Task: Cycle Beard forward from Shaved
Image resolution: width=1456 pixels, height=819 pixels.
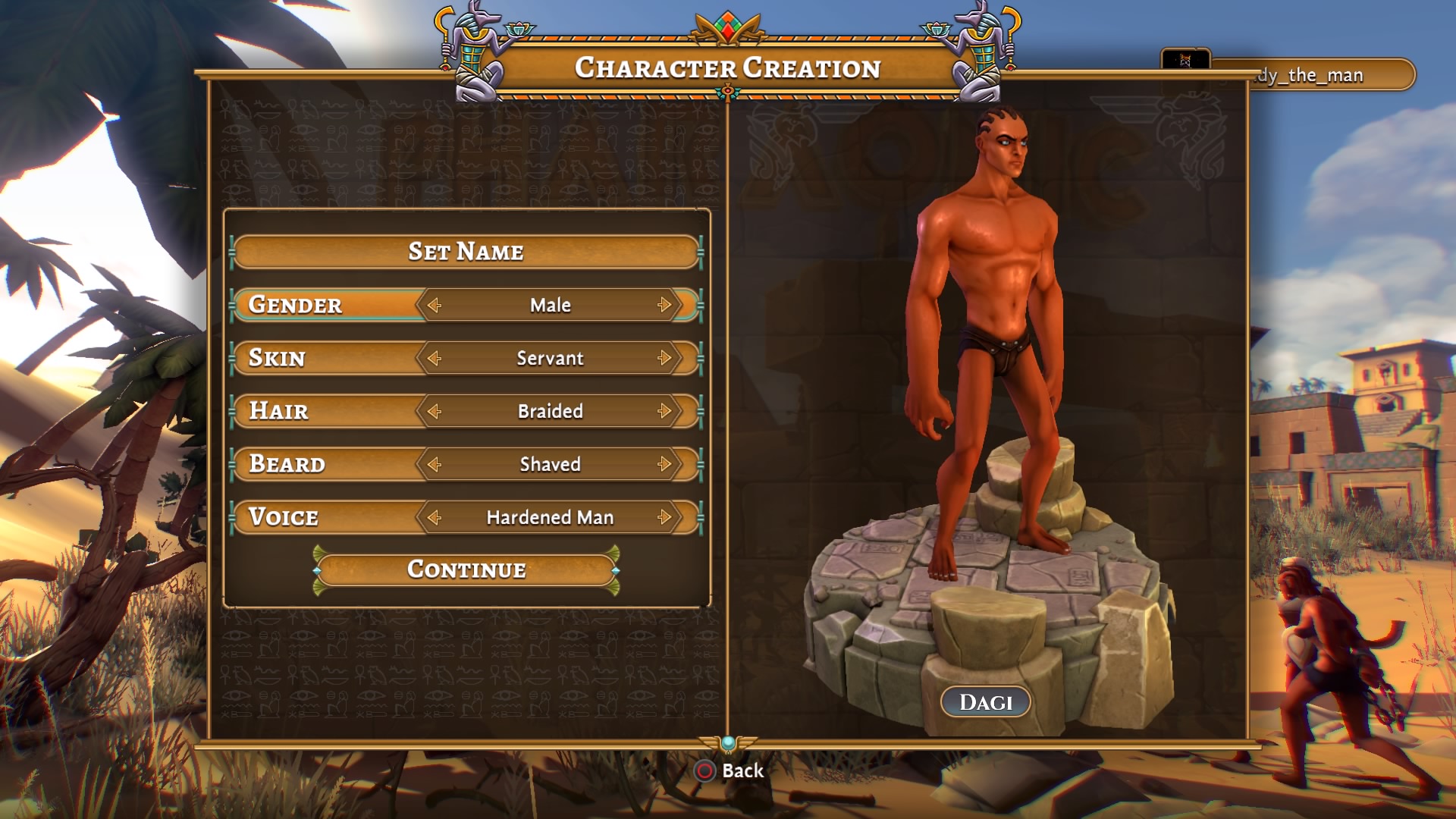Action: pyautogui.click(x=666, y=463)
